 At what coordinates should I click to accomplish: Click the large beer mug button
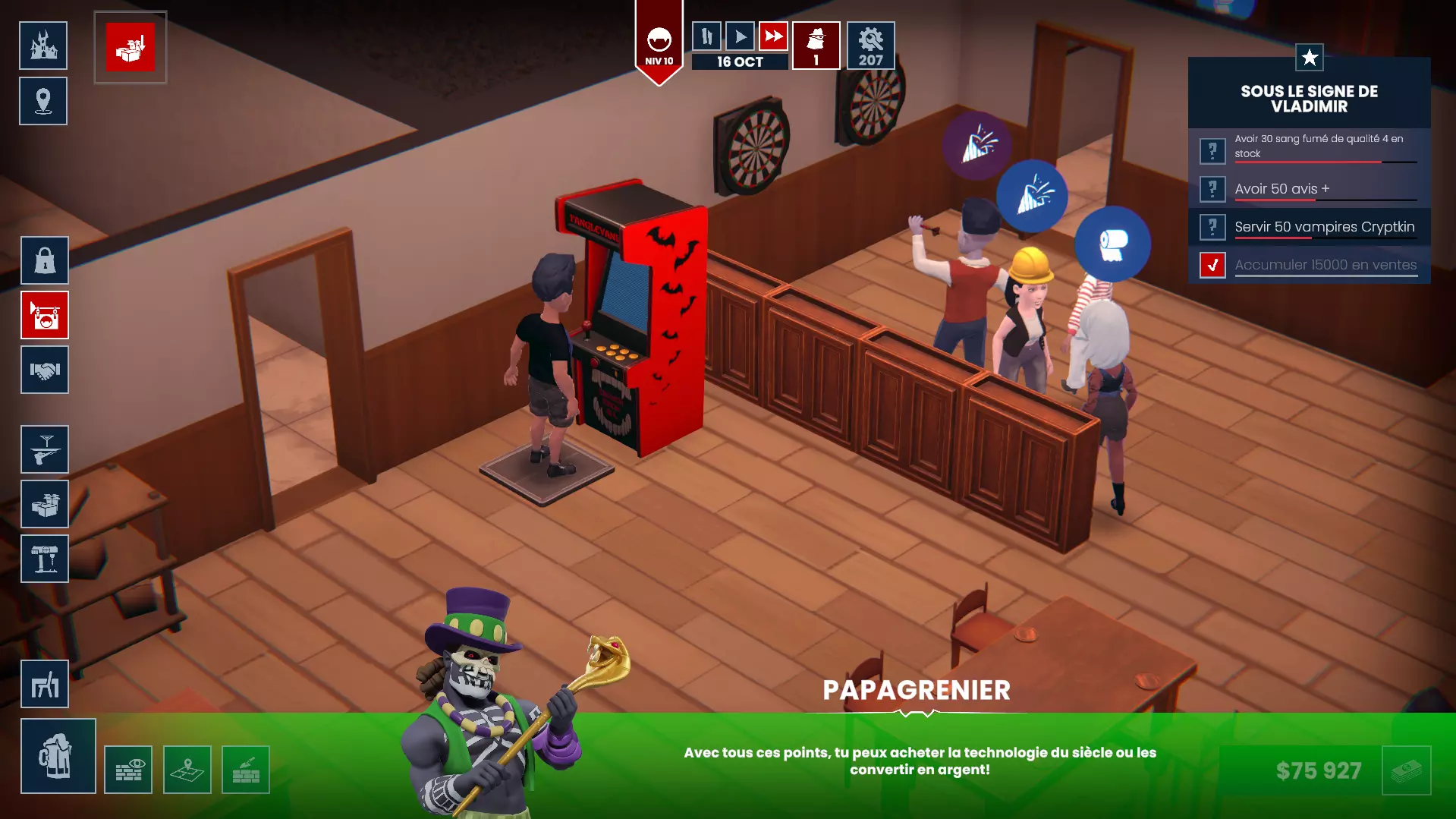(58, 756)
